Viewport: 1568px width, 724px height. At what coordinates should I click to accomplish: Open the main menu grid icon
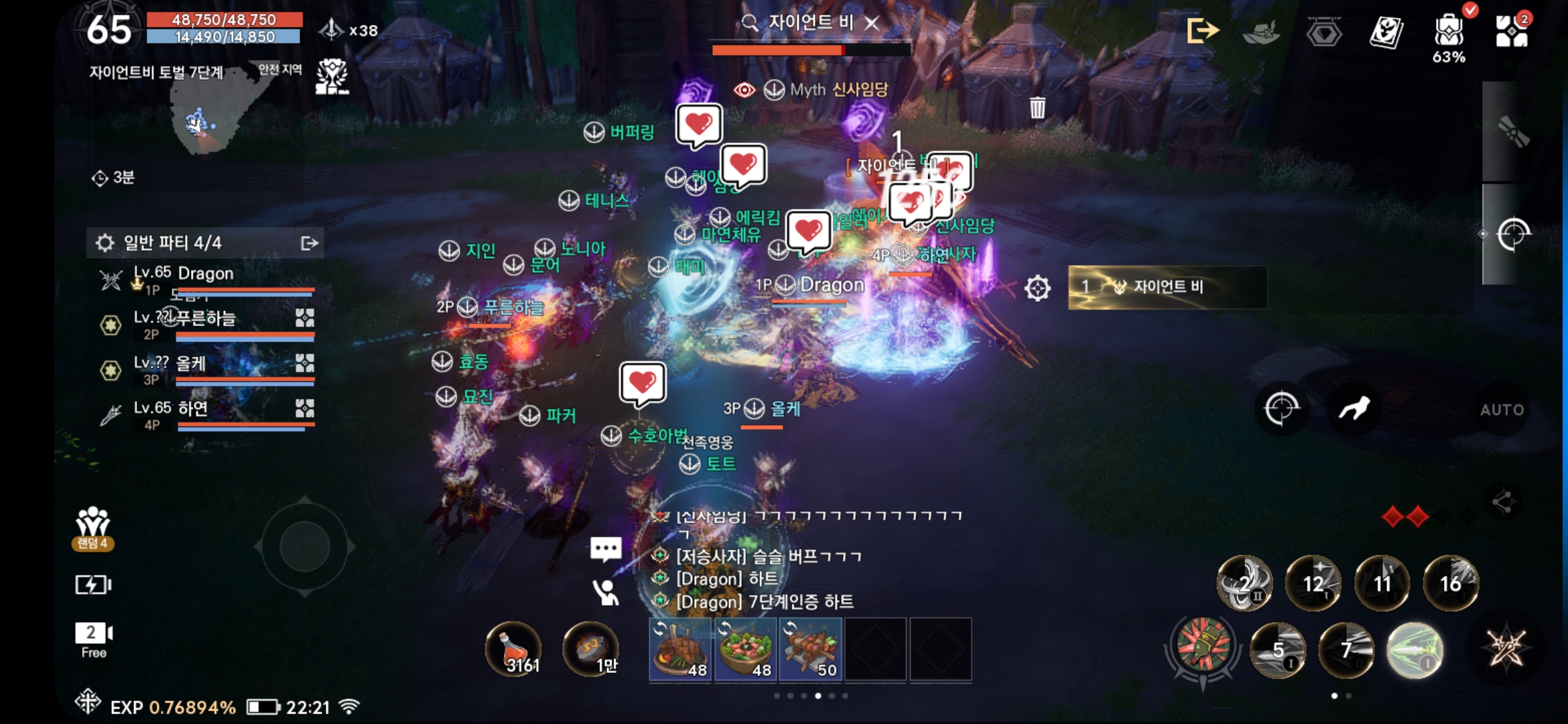[1512, 30]
